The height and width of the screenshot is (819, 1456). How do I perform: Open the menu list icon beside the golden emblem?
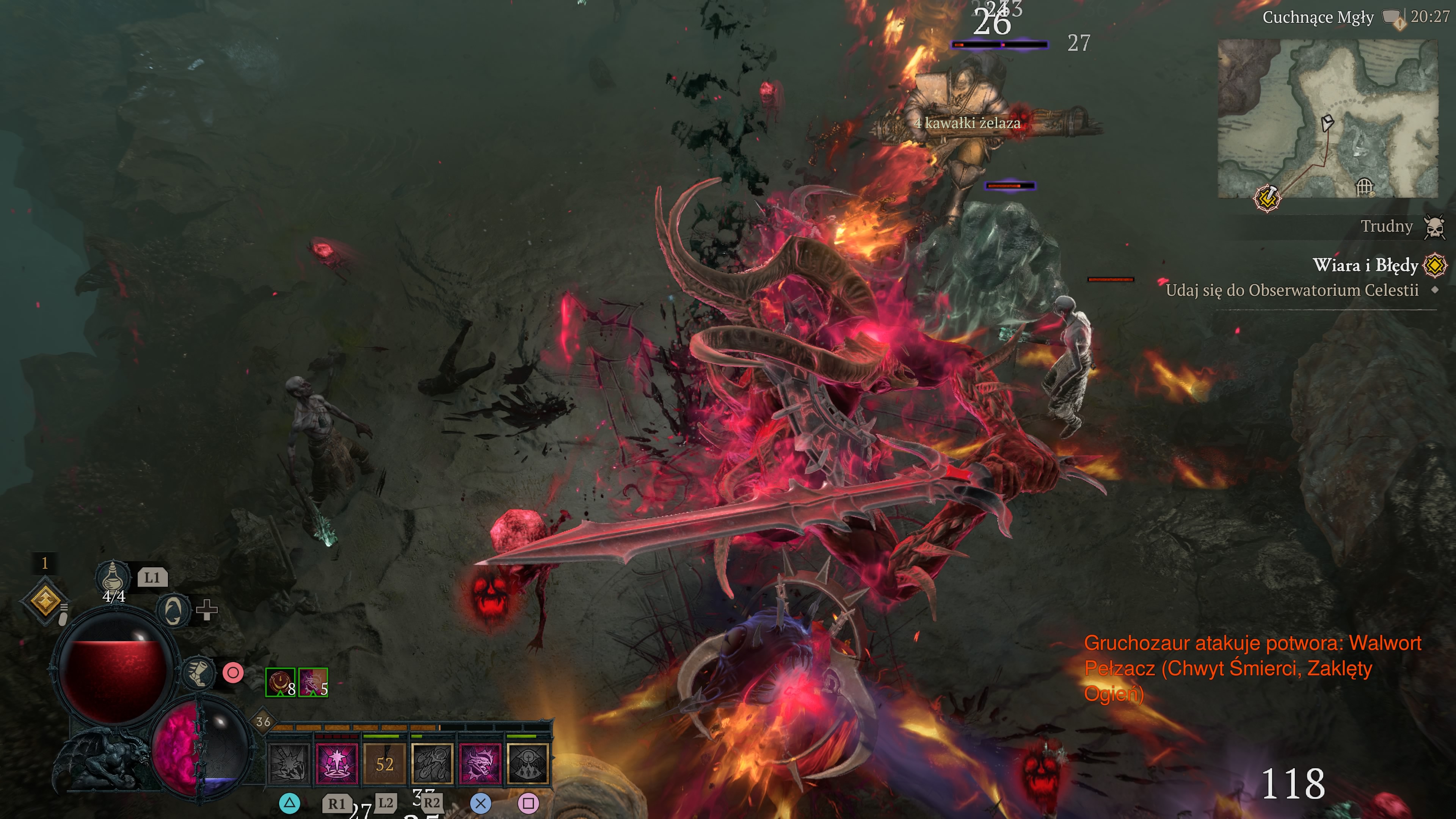pos(64,609)
